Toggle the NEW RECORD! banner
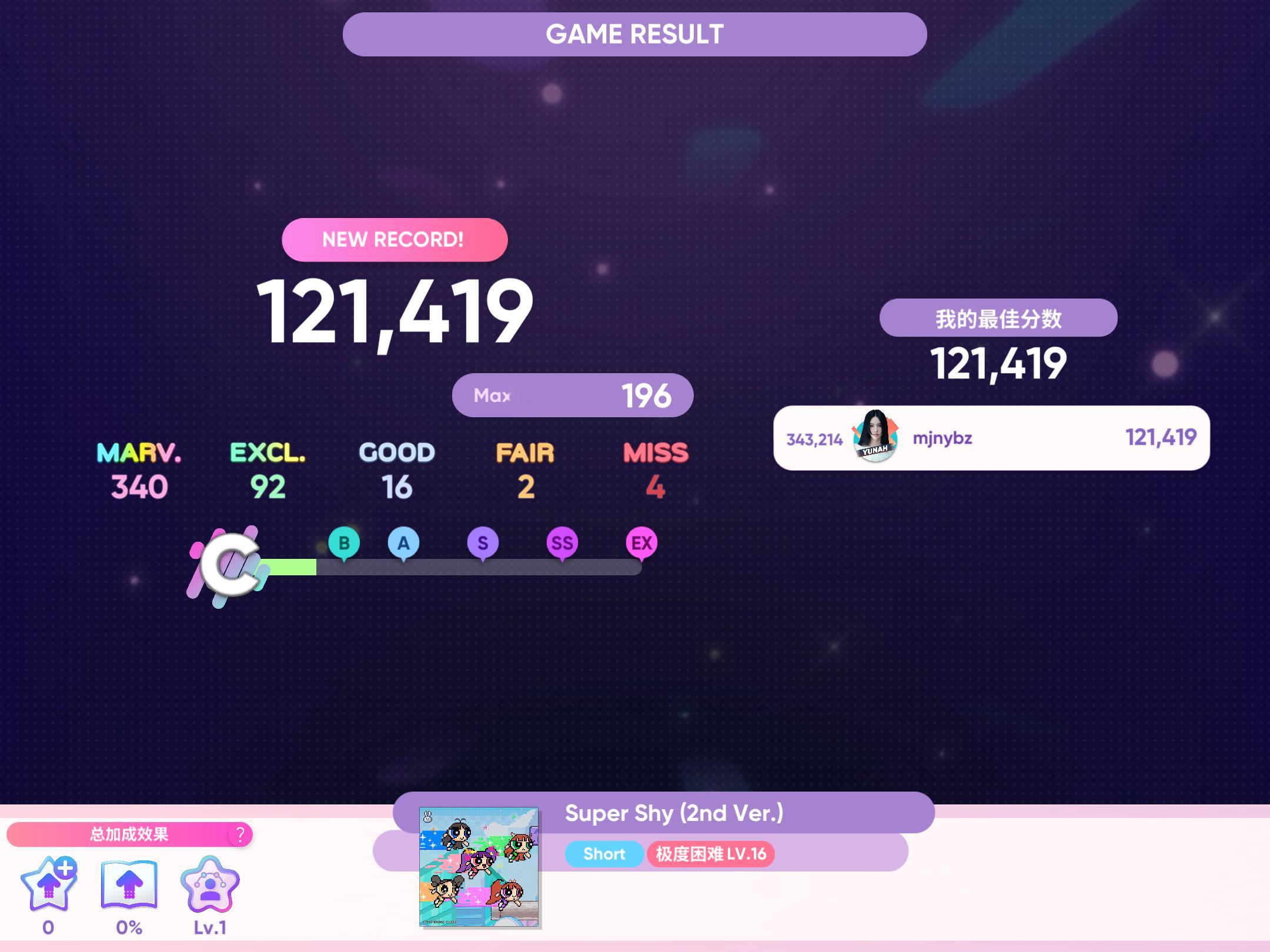 point(395,239)
